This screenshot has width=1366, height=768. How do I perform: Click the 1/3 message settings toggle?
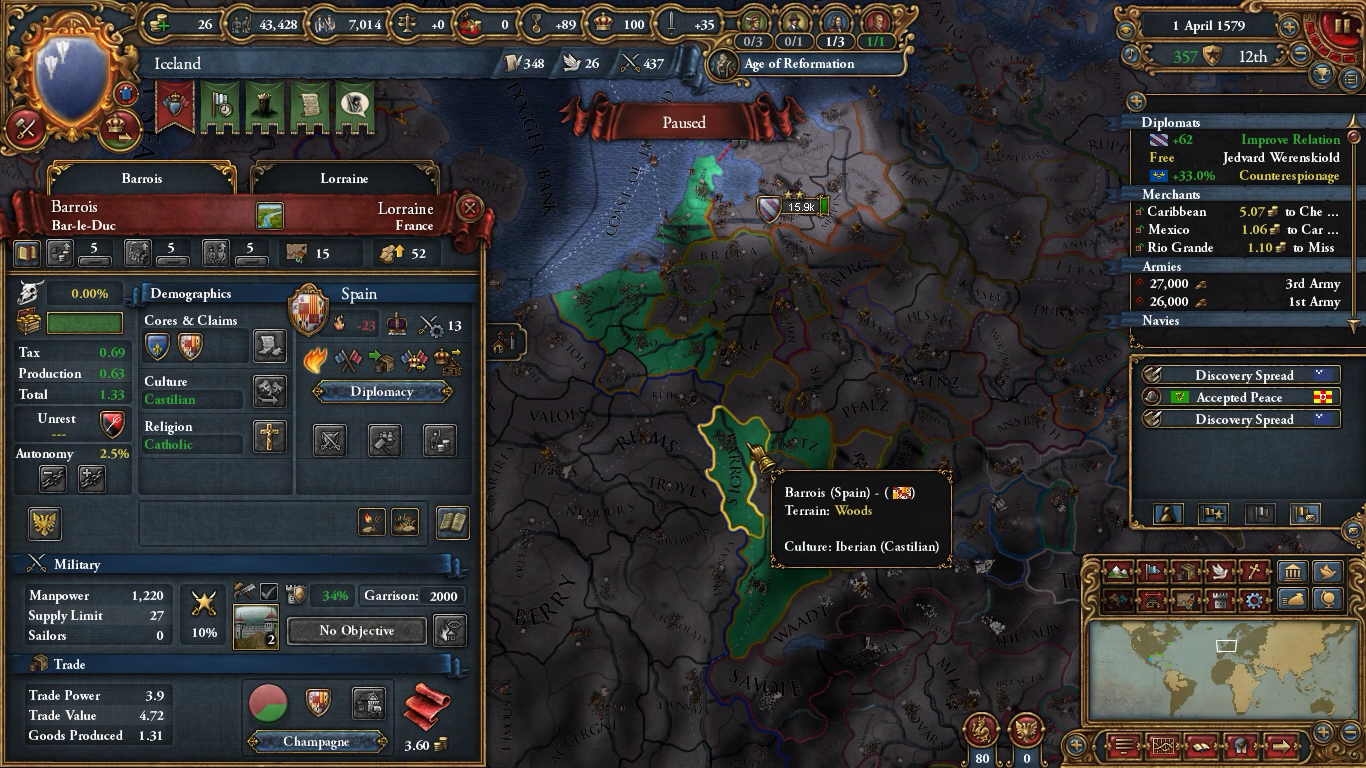coord(835,42)
